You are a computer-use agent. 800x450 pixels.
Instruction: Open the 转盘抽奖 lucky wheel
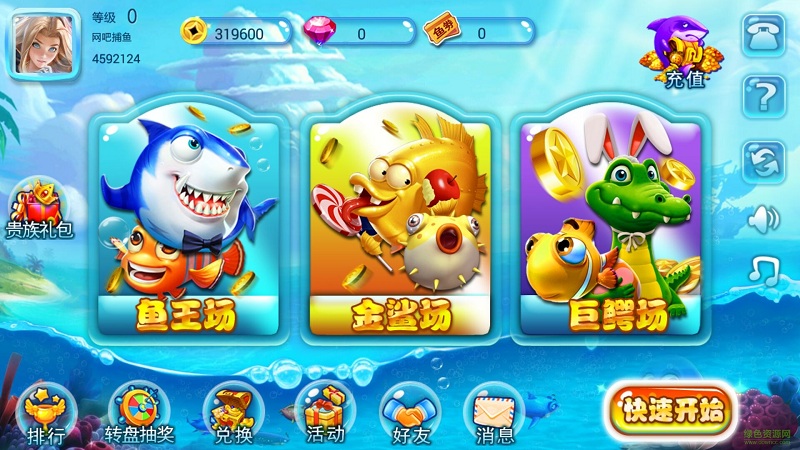[x=138, y=414]
